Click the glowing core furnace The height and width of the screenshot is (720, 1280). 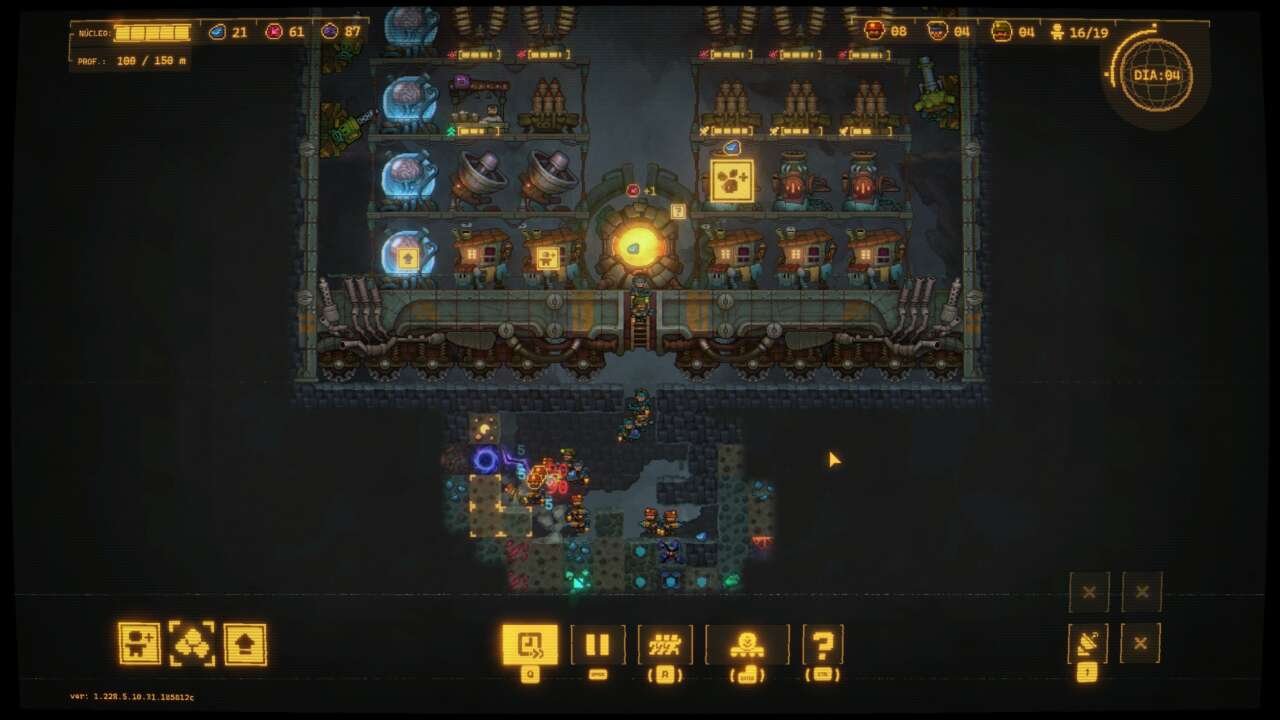tap(638, 244)
